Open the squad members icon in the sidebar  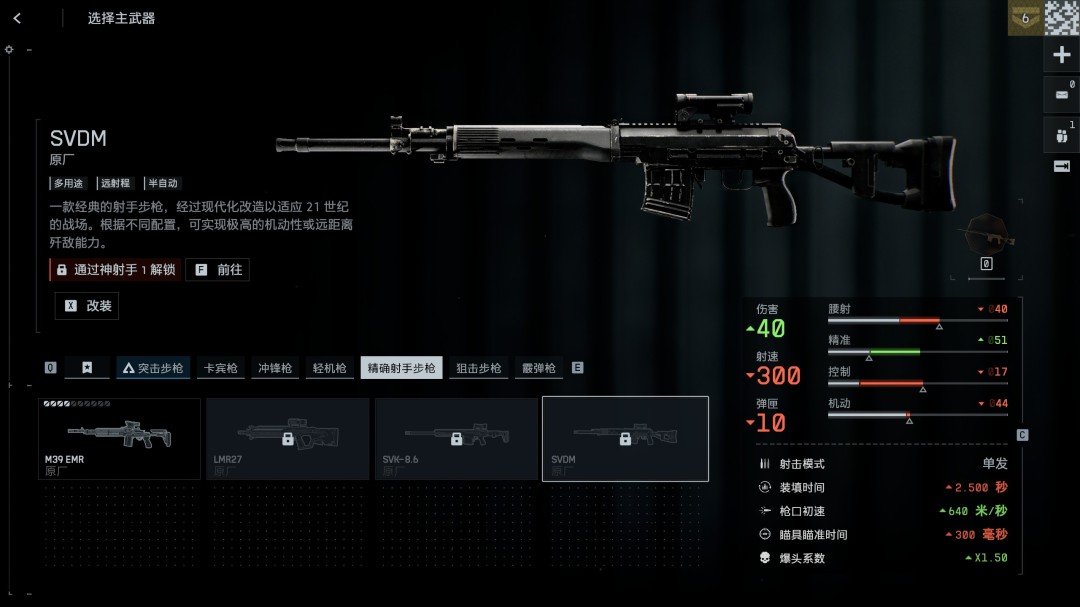[1062, 134]
